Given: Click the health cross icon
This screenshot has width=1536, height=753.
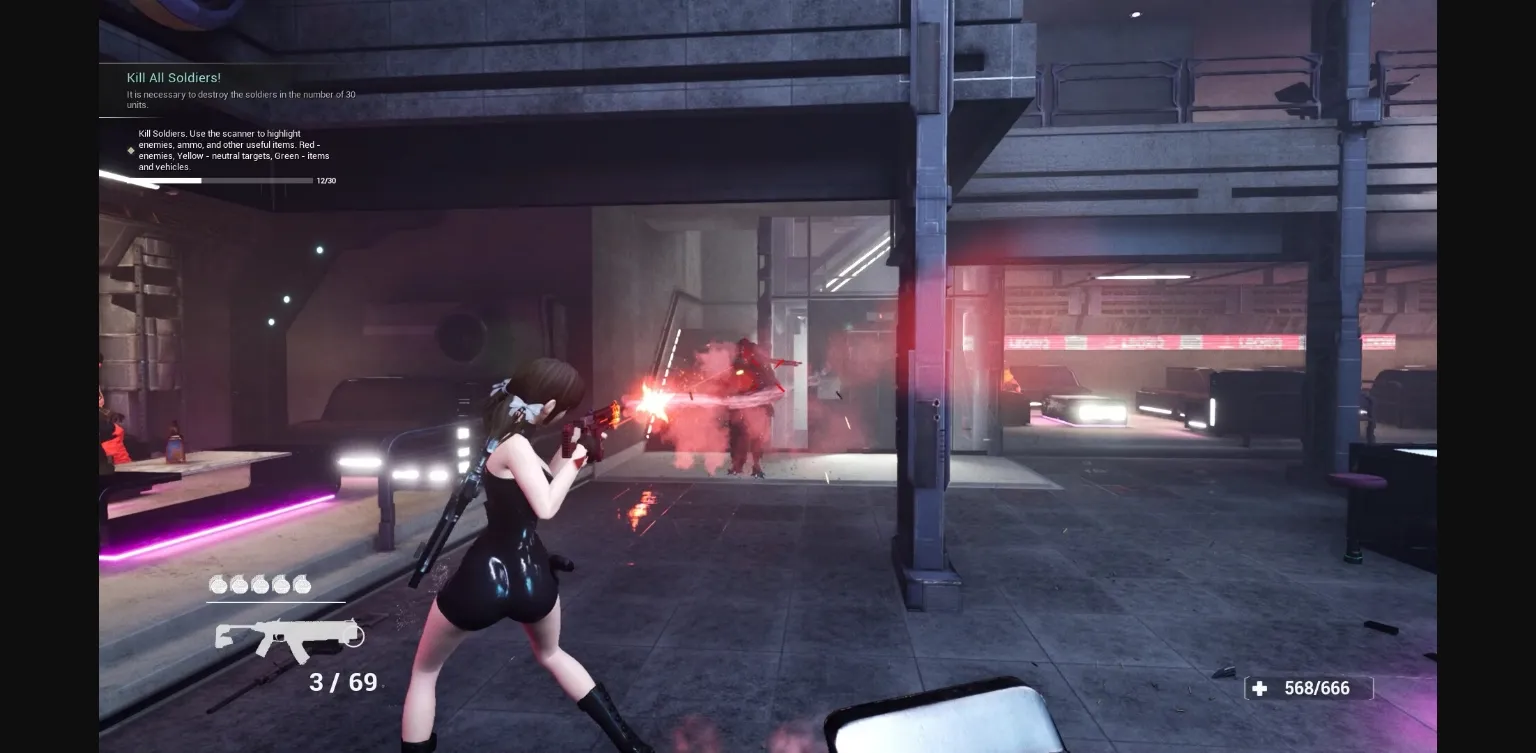Looking at the screenshot, I should pyautogui.click(x=1258, y=688).
